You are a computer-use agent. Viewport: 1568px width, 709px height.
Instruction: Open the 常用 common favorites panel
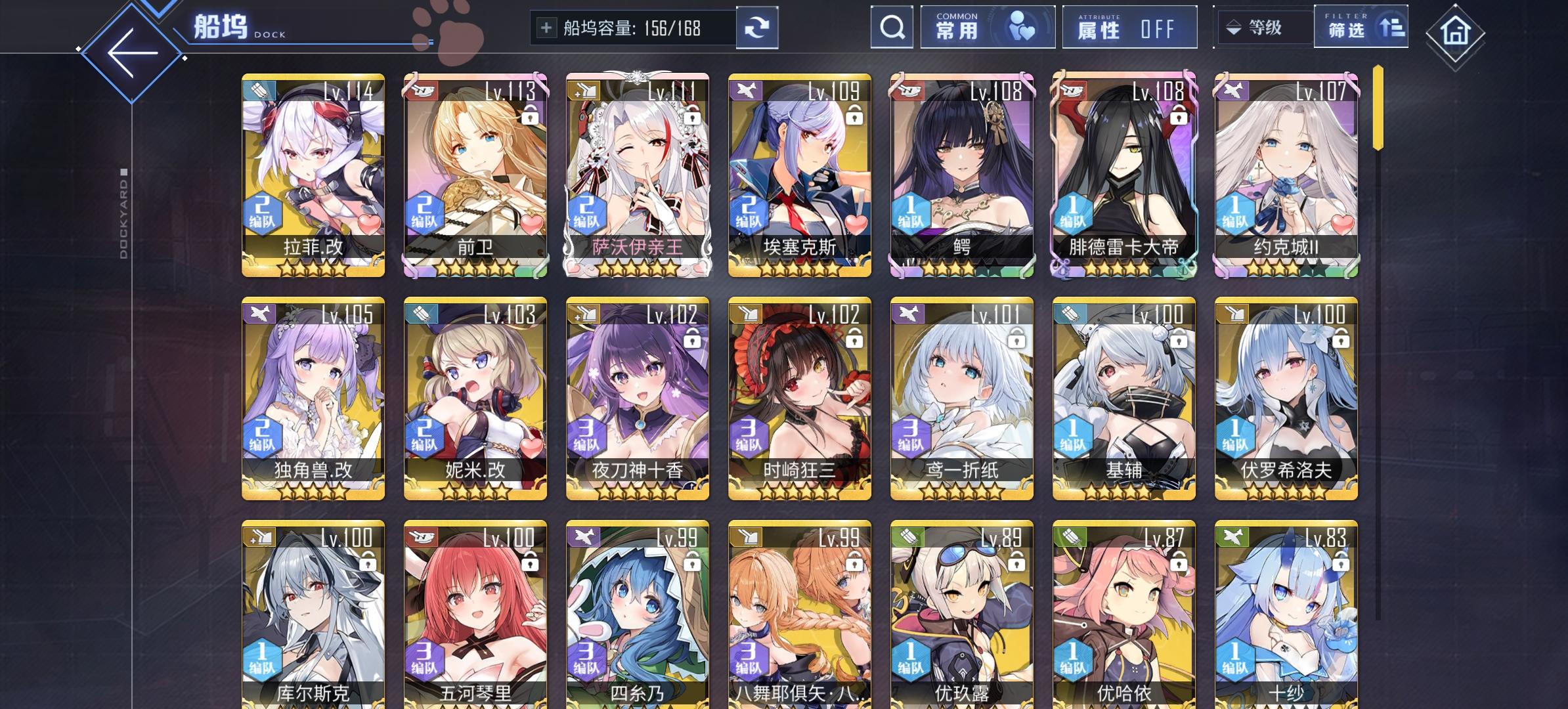click(987, 27)
